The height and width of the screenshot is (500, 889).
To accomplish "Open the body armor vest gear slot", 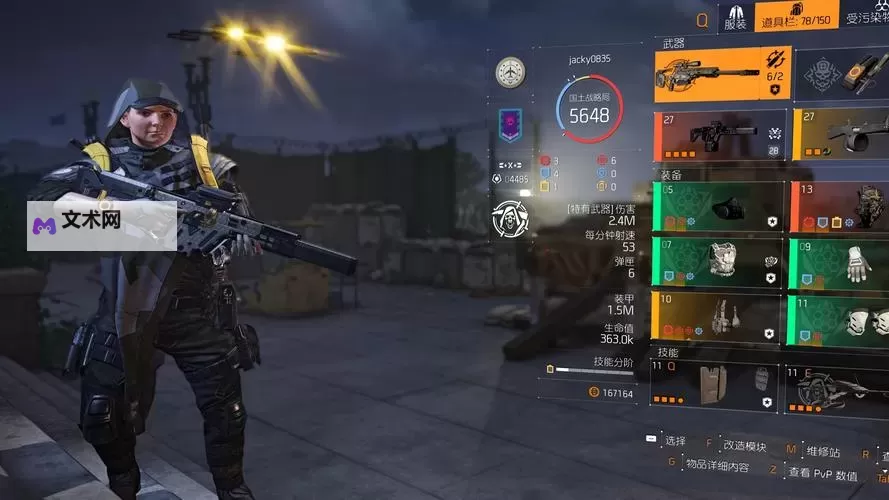I will [716, 263].
